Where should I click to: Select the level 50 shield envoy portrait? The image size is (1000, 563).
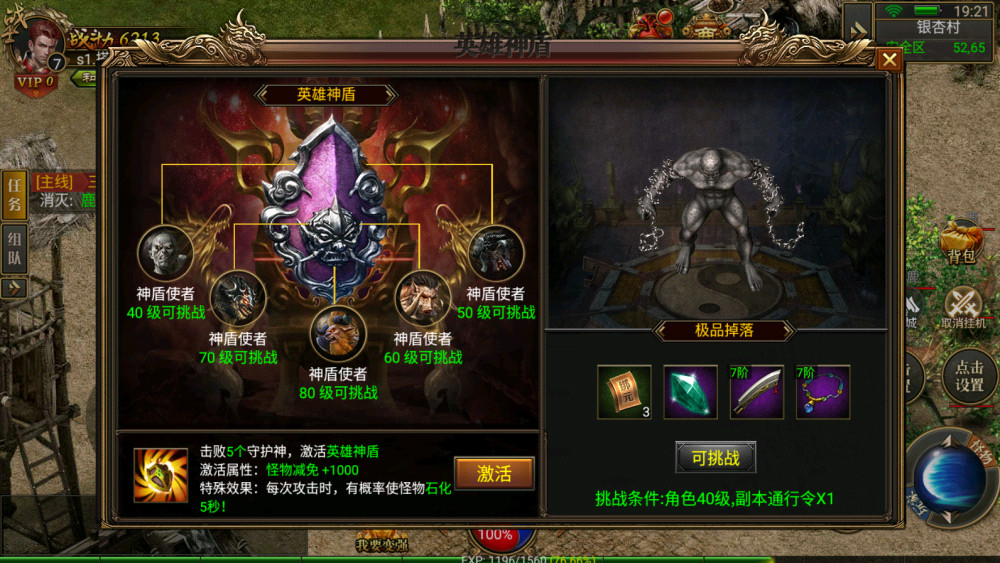click(x=496, y=252)
